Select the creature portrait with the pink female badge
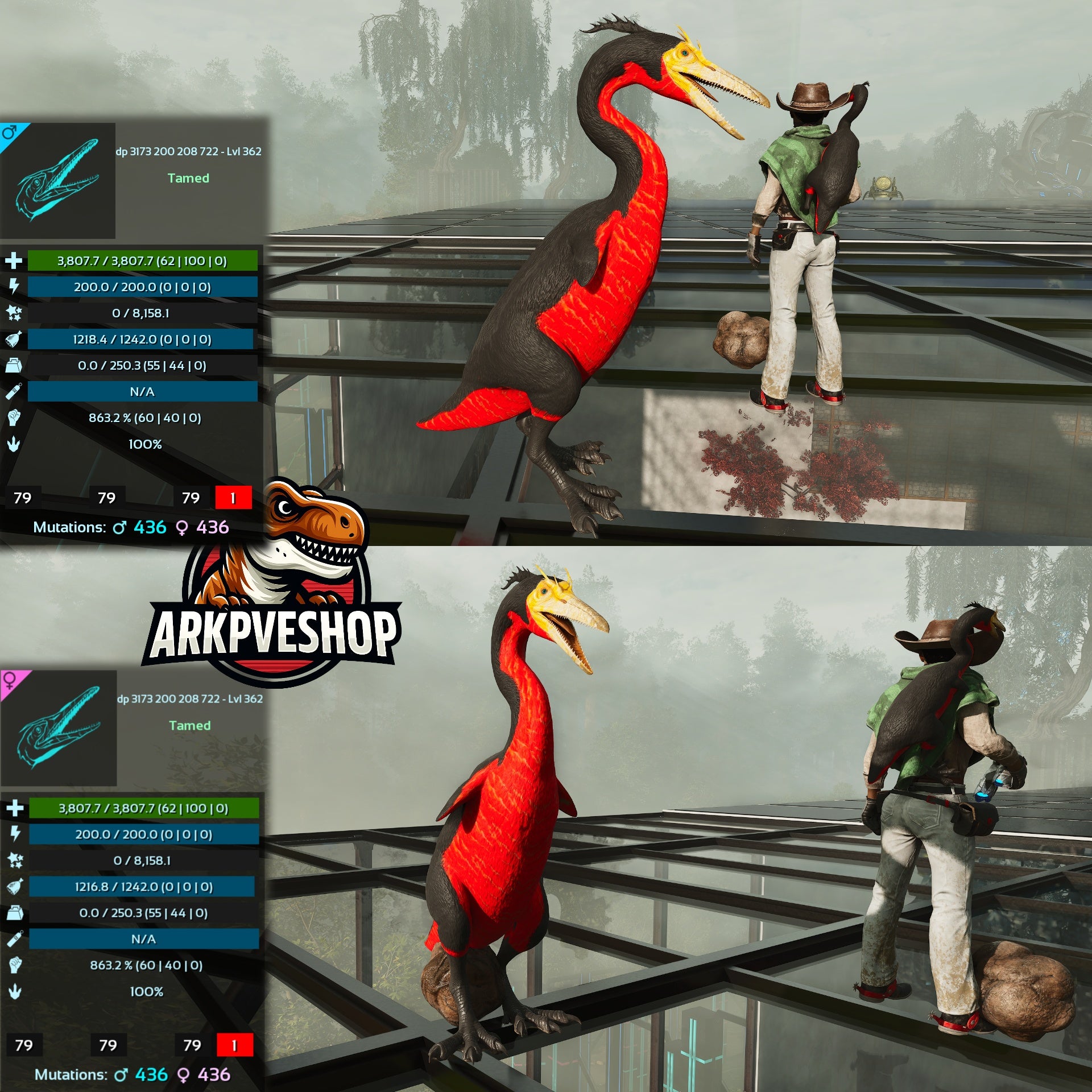 click(x=59, y=728)
